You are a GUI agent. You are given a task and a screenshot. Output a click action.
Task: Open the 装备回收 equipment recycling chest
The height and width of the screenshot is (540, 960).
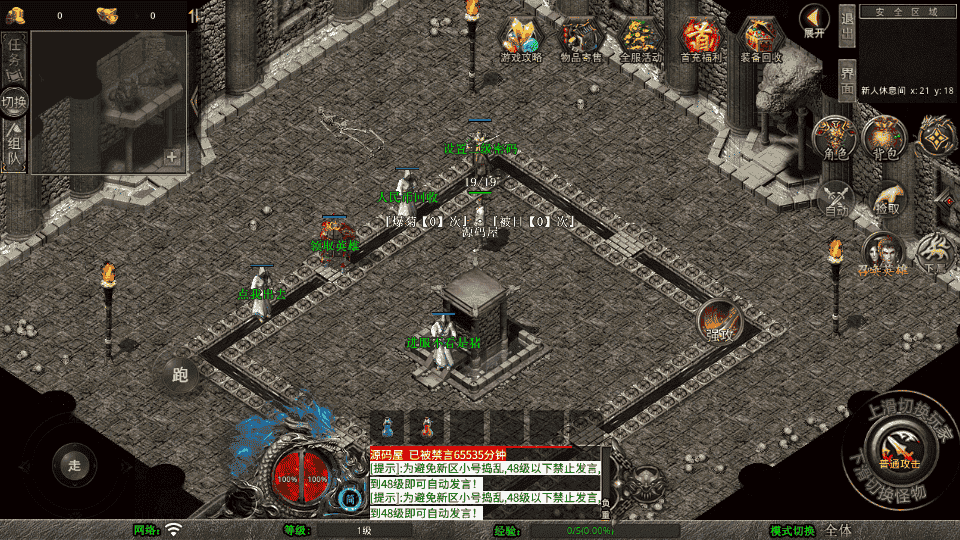tap(762, 40)
